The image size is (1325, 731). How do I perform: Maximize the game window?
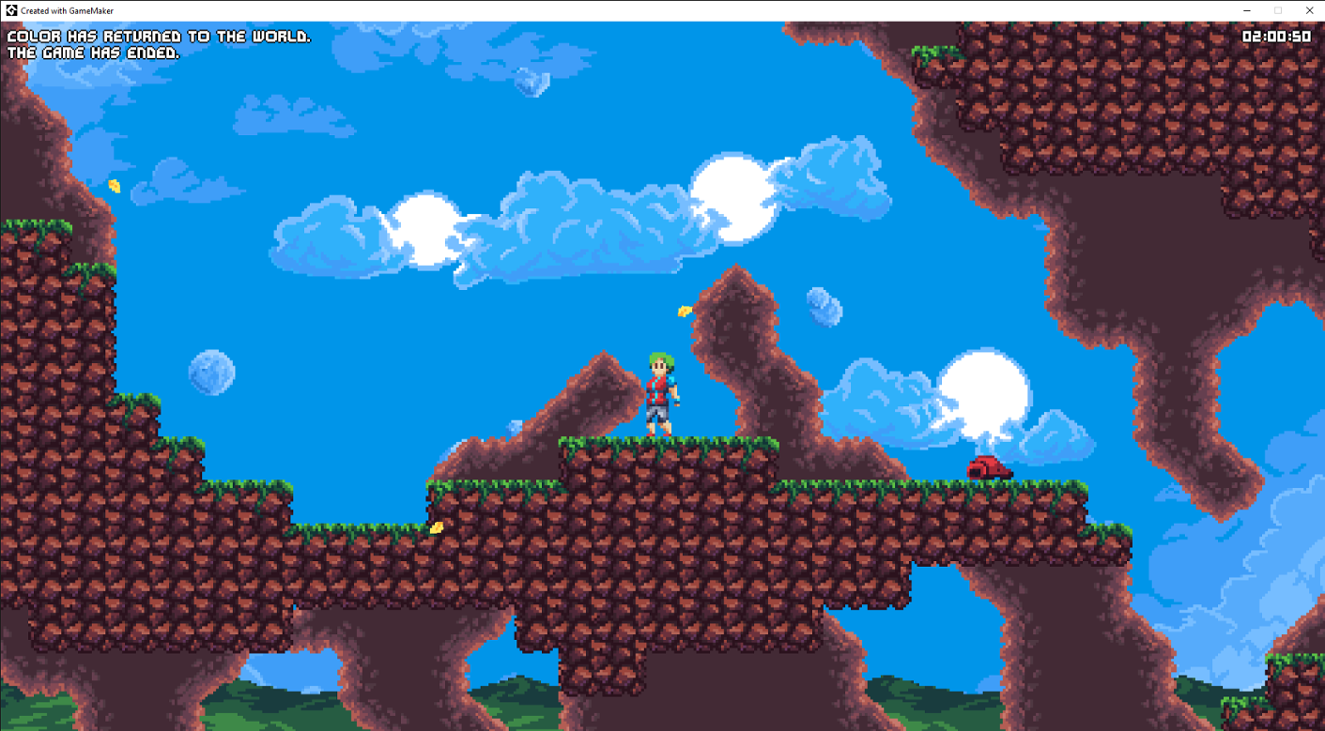[1277, 10]
